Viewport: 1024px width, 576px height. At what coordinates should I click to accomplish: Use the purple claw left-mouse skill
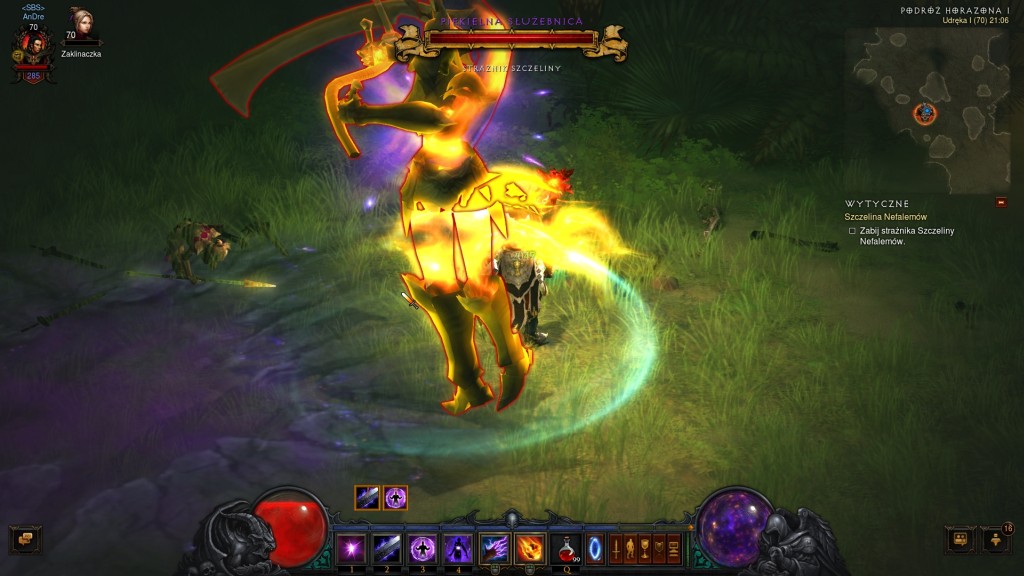pyautogui.click(x=495, y=548)
